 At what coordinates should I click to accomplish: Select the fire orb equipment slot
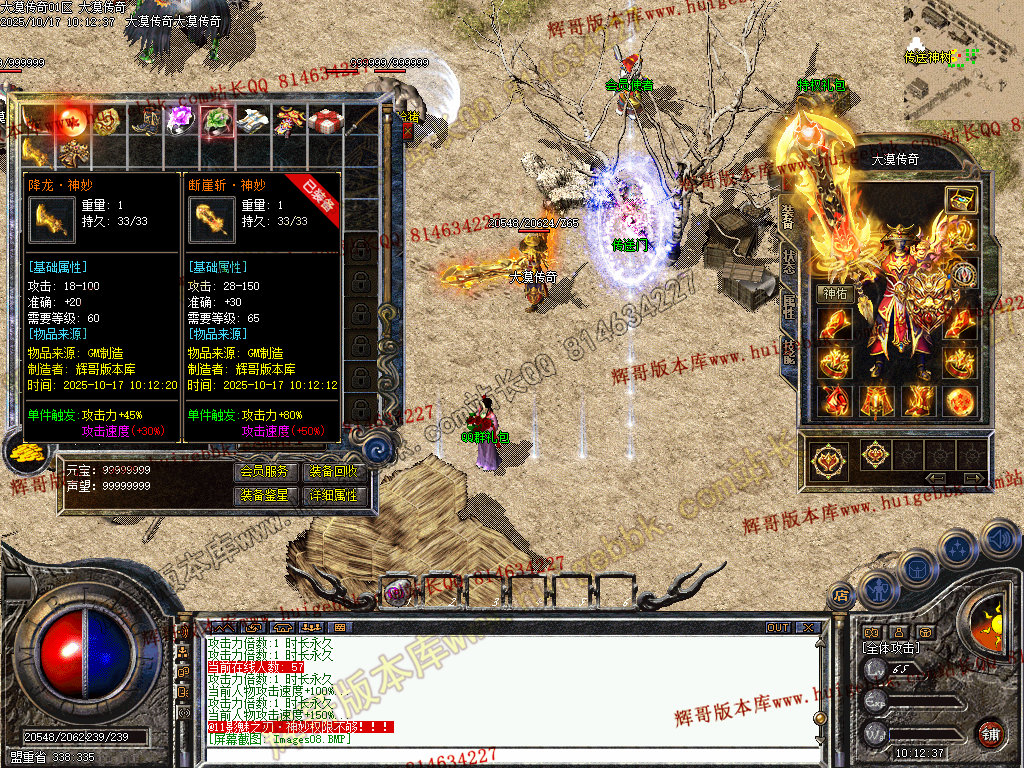(x=961, y=402)
